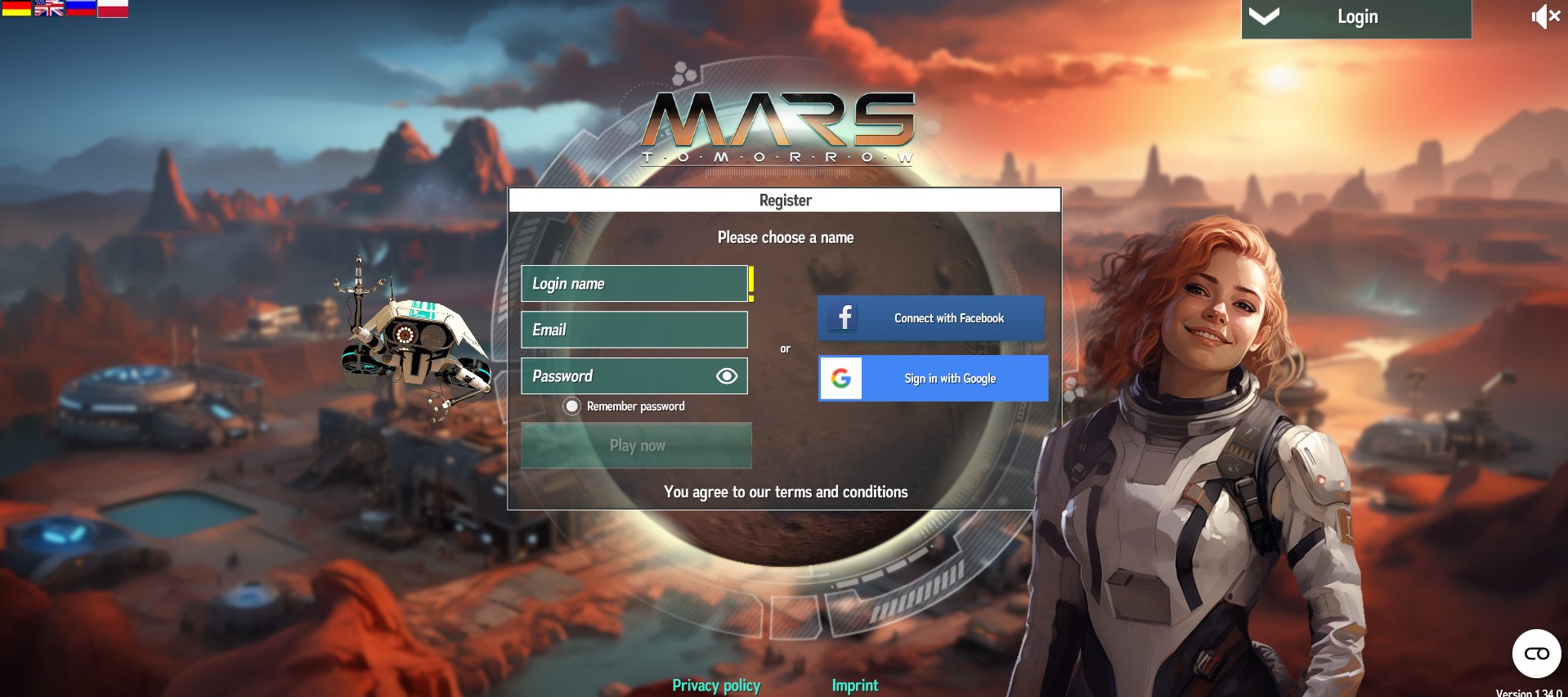Image resolution: width=1568 pixels, height=697 pixels.
Task: Click the Play now button
Action: pyautogui.click(x=636, y=446)
